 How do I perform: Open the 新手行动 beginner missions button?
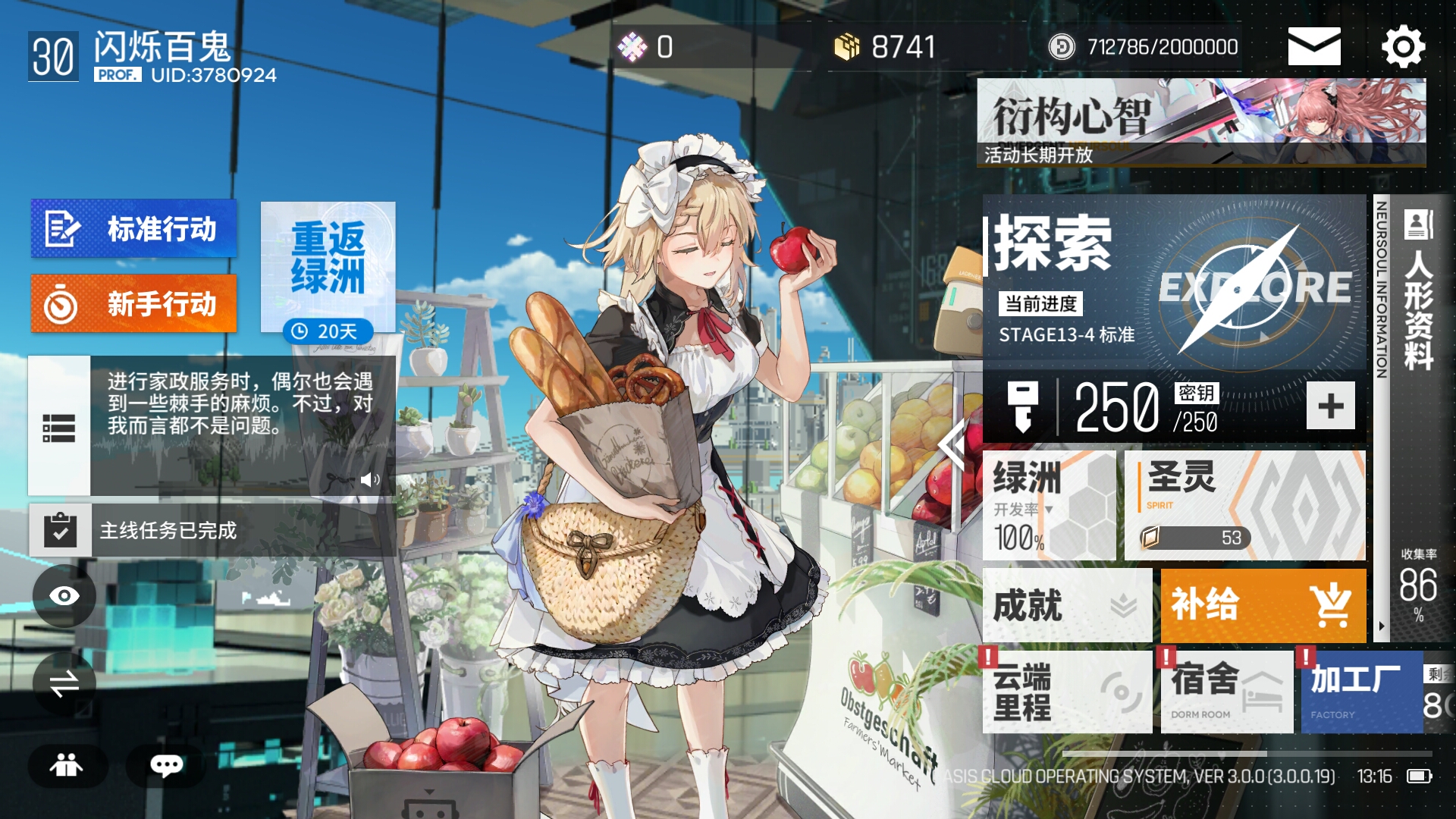133,304
